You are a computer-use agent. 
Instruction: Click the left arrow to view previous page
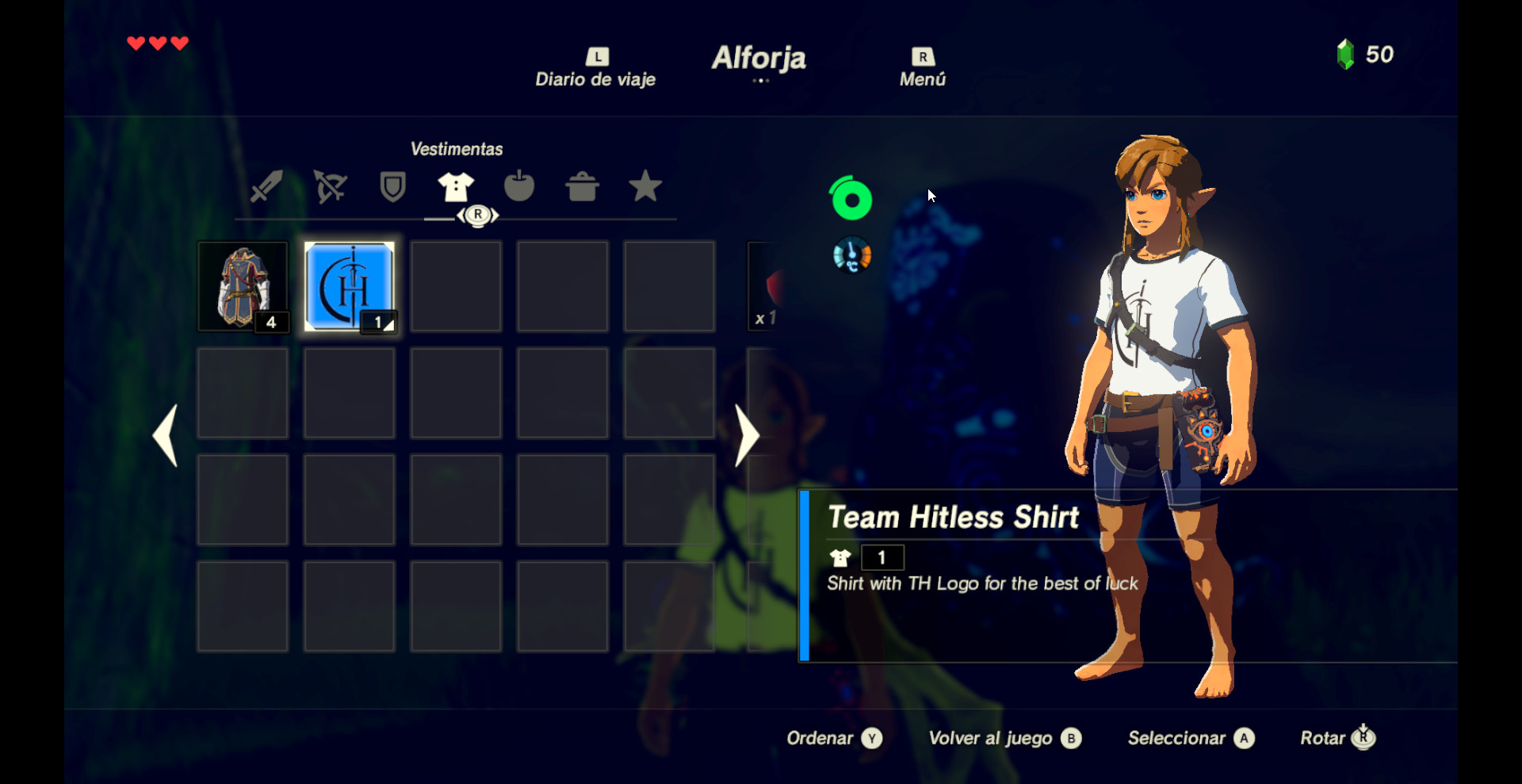166,435
